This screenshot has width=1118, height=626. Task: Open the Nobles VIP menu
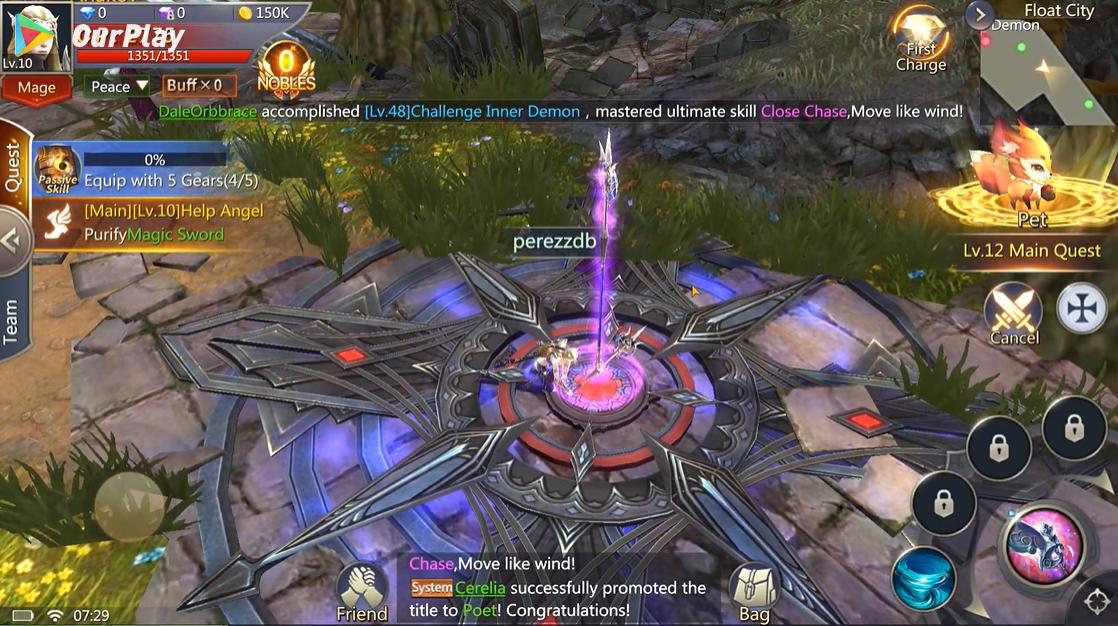click(x=286, y=71)
